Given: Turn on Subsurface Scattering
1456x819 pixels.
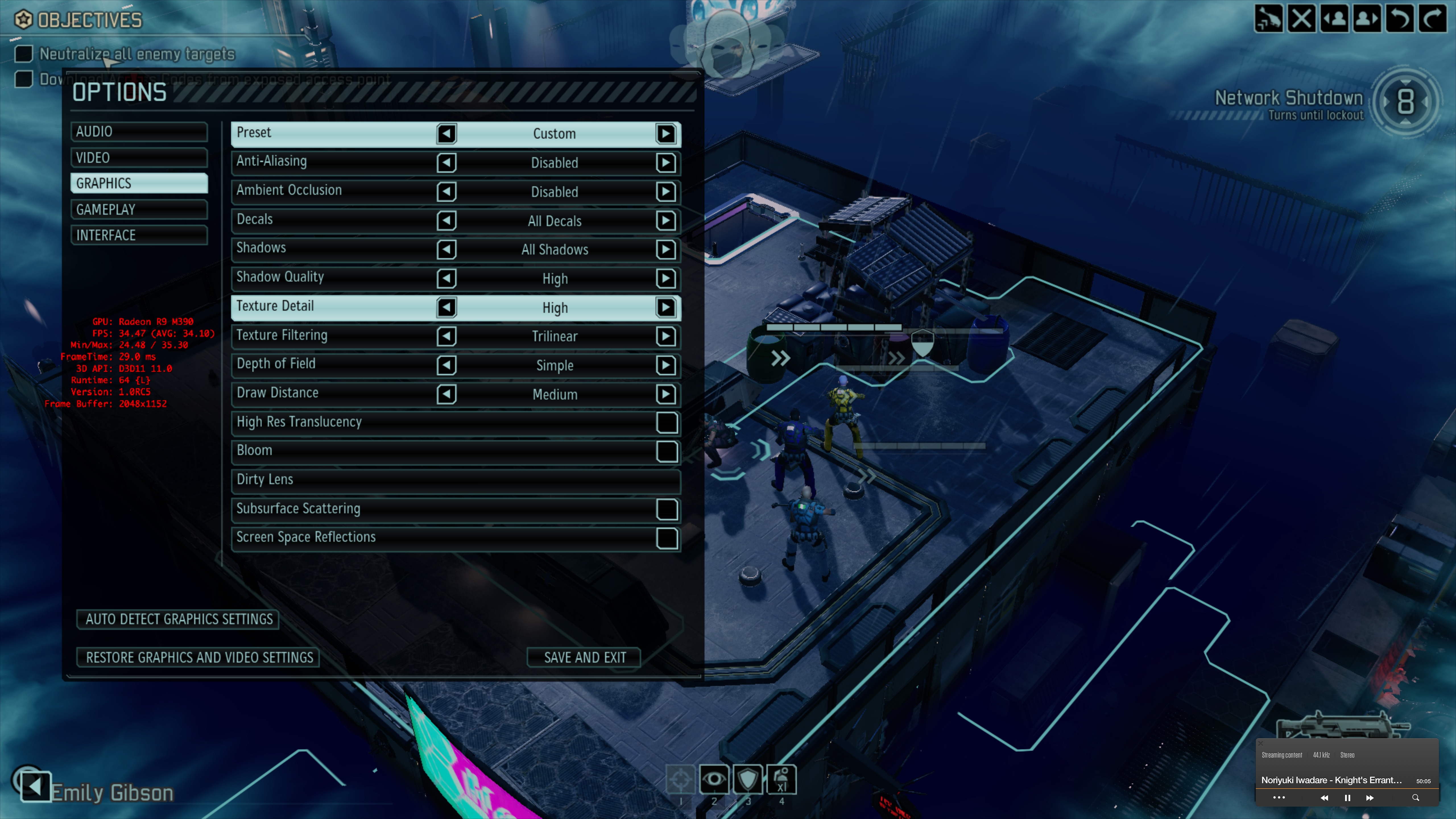Looking at the screenshot, I should point(666,509).
